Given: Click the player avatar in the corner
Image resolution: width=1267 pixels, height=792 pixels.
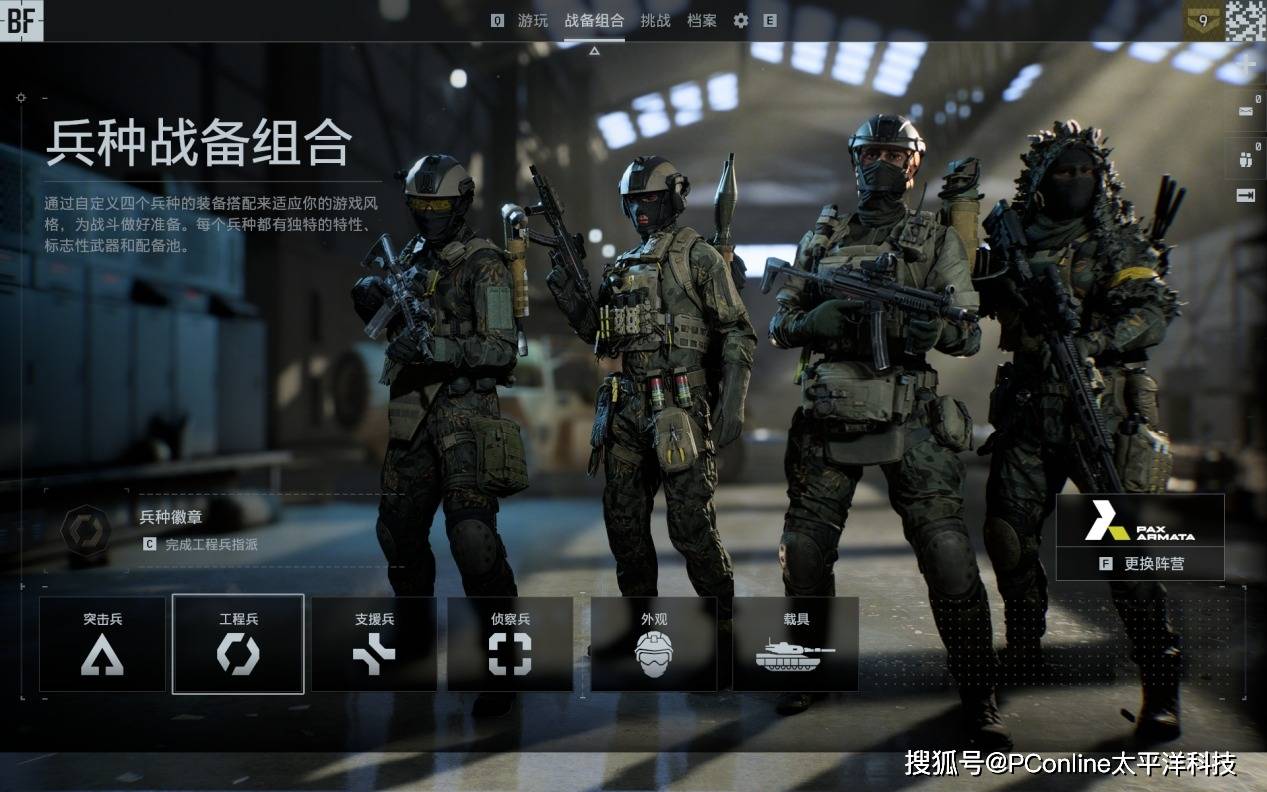Looking at the screenshot, I should (x=1246, y=21).
